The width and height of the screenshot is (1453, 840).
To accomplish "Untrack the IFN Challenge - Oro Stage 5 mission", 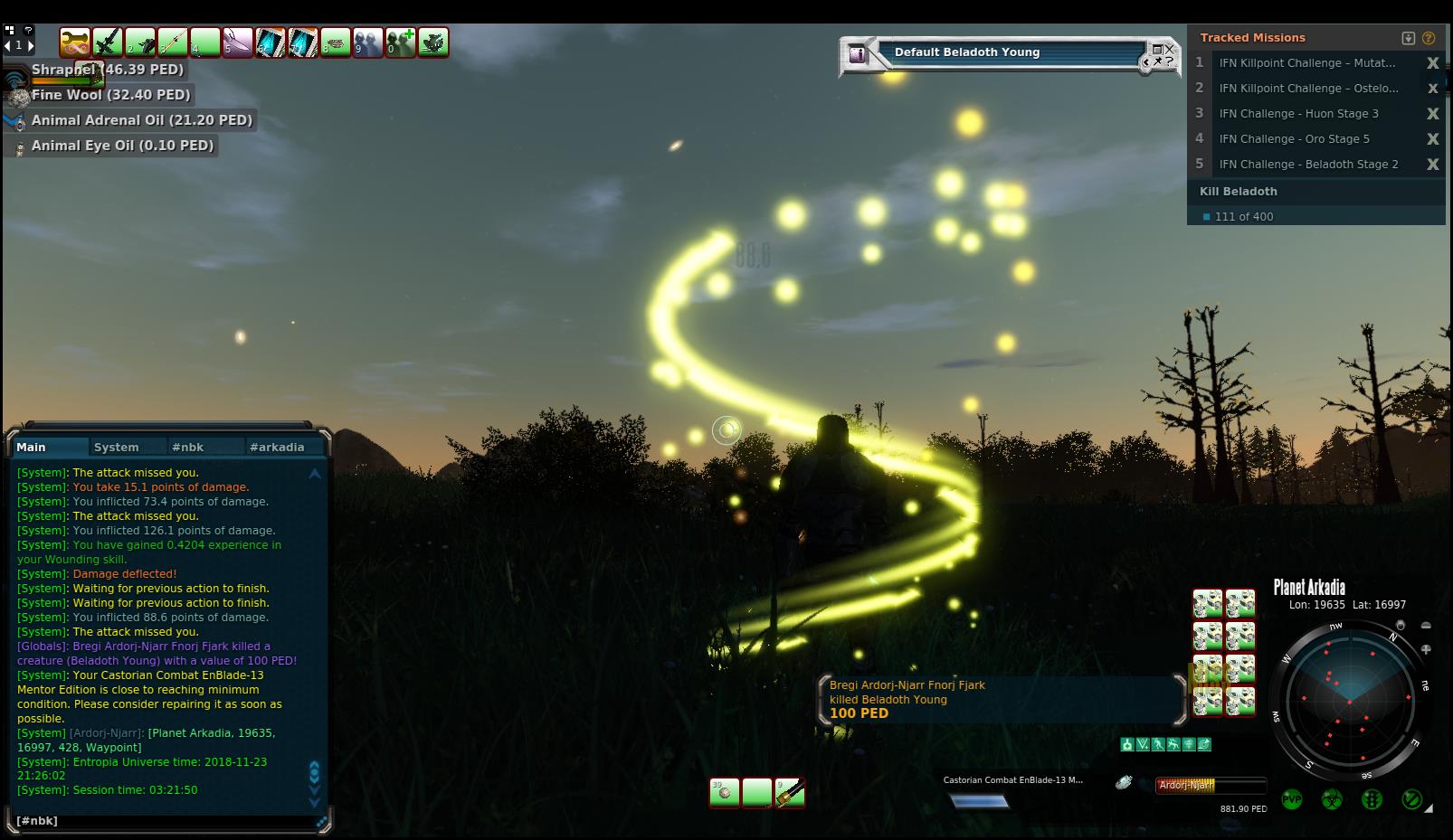I will (1432, 139).
